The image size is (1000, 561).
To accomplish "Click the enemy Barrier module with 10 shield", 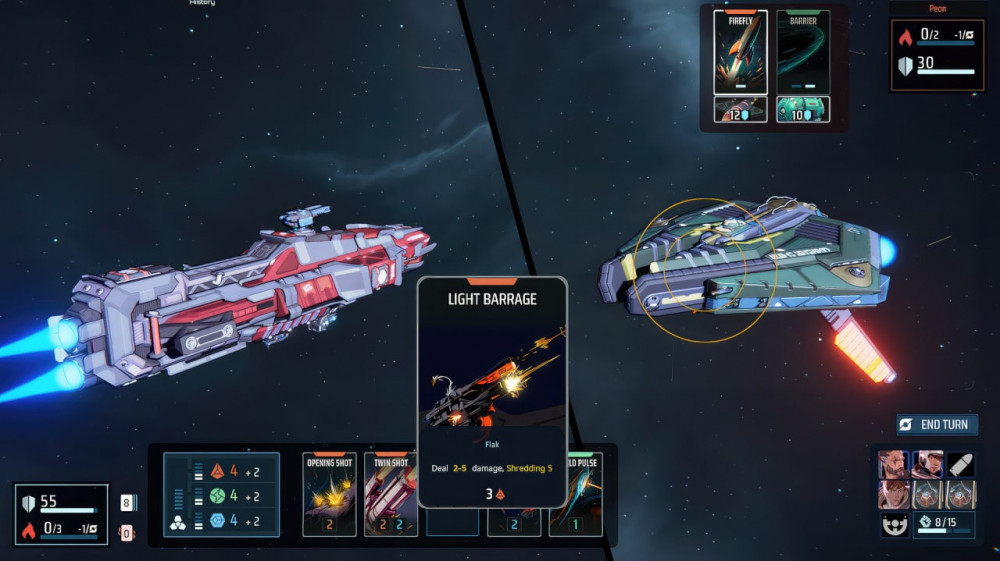I will (802, 110).
